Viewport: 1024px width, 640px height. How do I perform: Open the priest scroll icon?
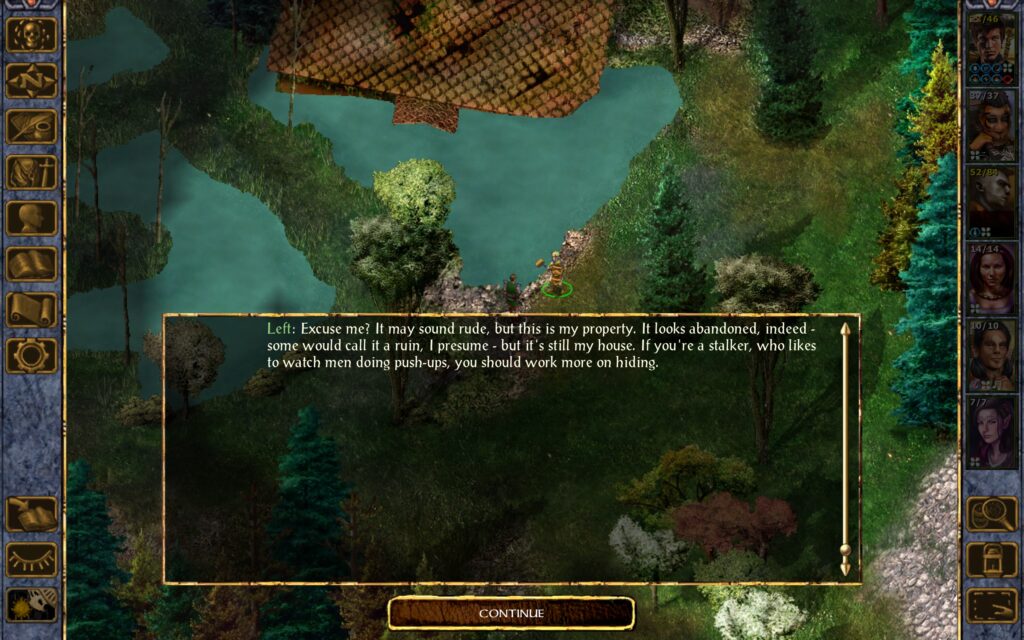coord(32,309)
